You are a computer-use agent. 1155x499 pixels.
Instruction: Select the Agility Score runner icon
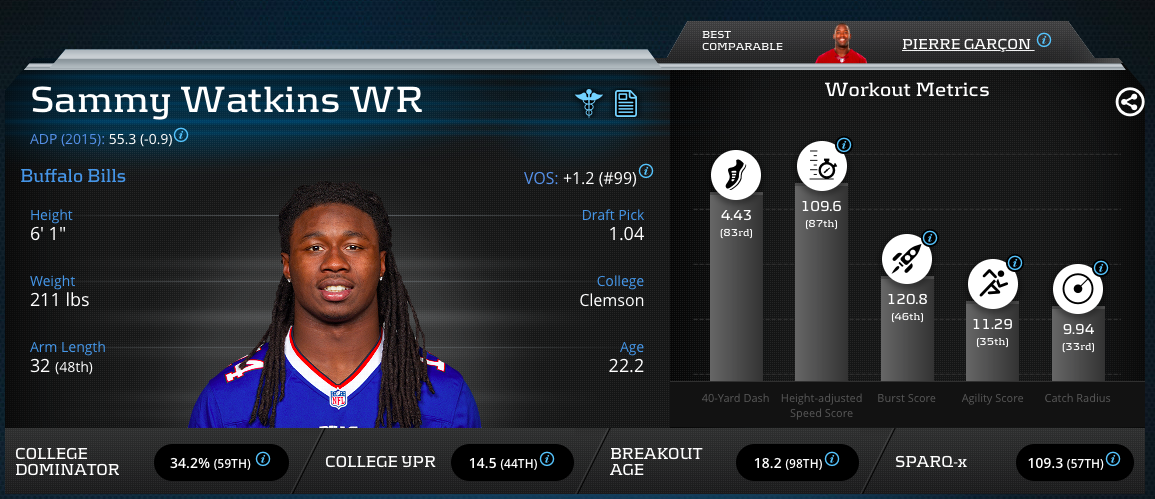point(992,283)
